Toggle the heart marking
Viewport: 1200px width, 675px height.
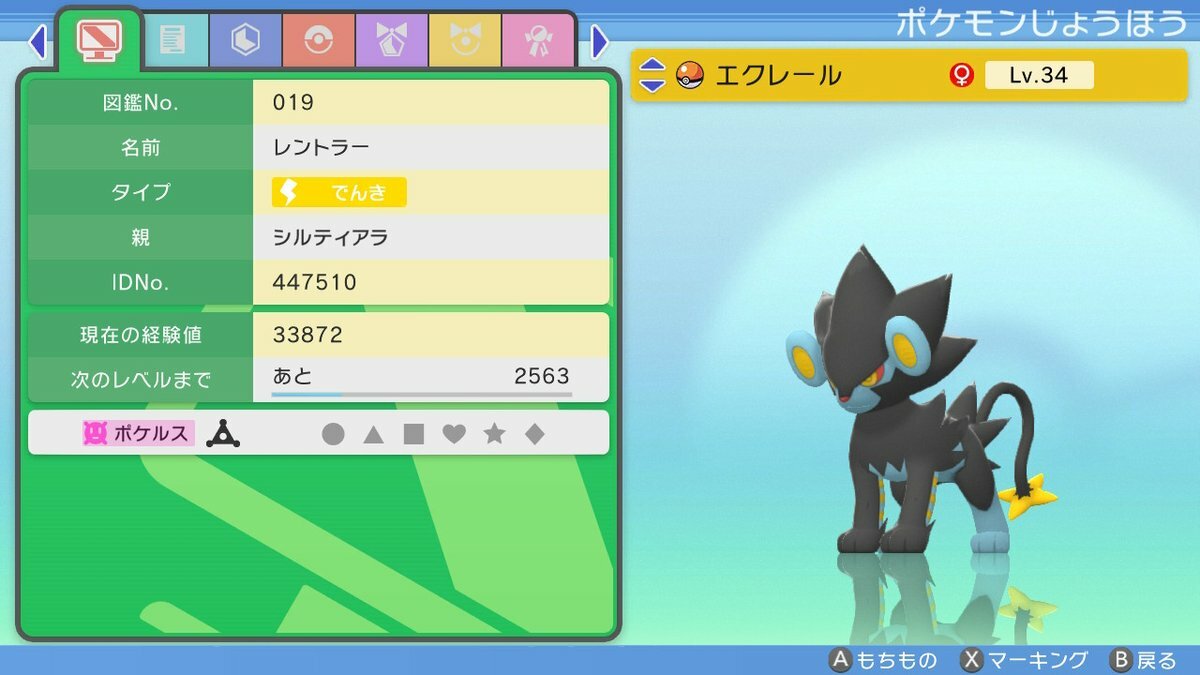[x=454, y=434]
